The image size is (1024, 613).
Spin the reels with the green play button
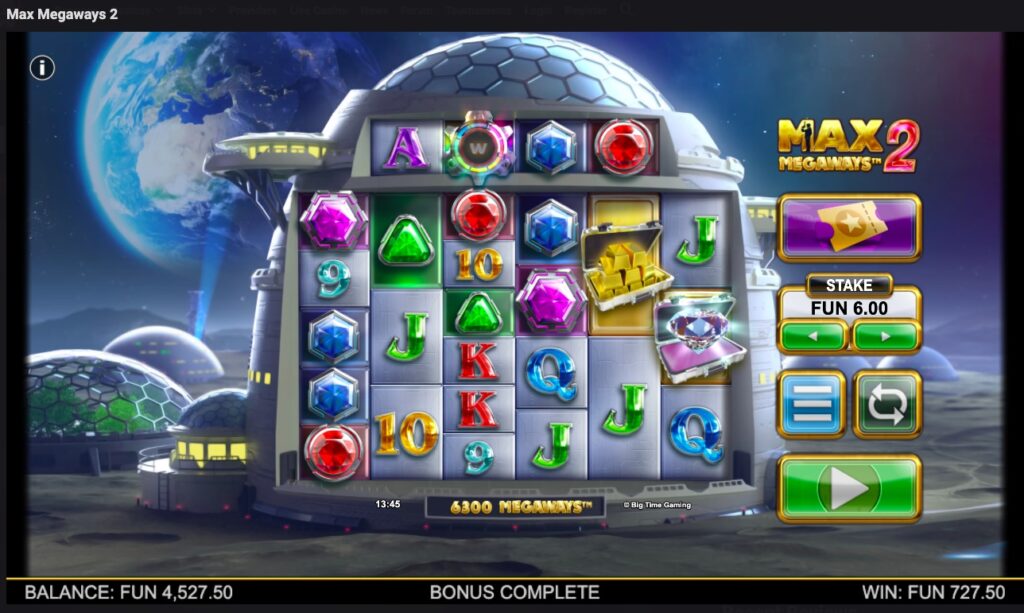(x=849, y=488)
